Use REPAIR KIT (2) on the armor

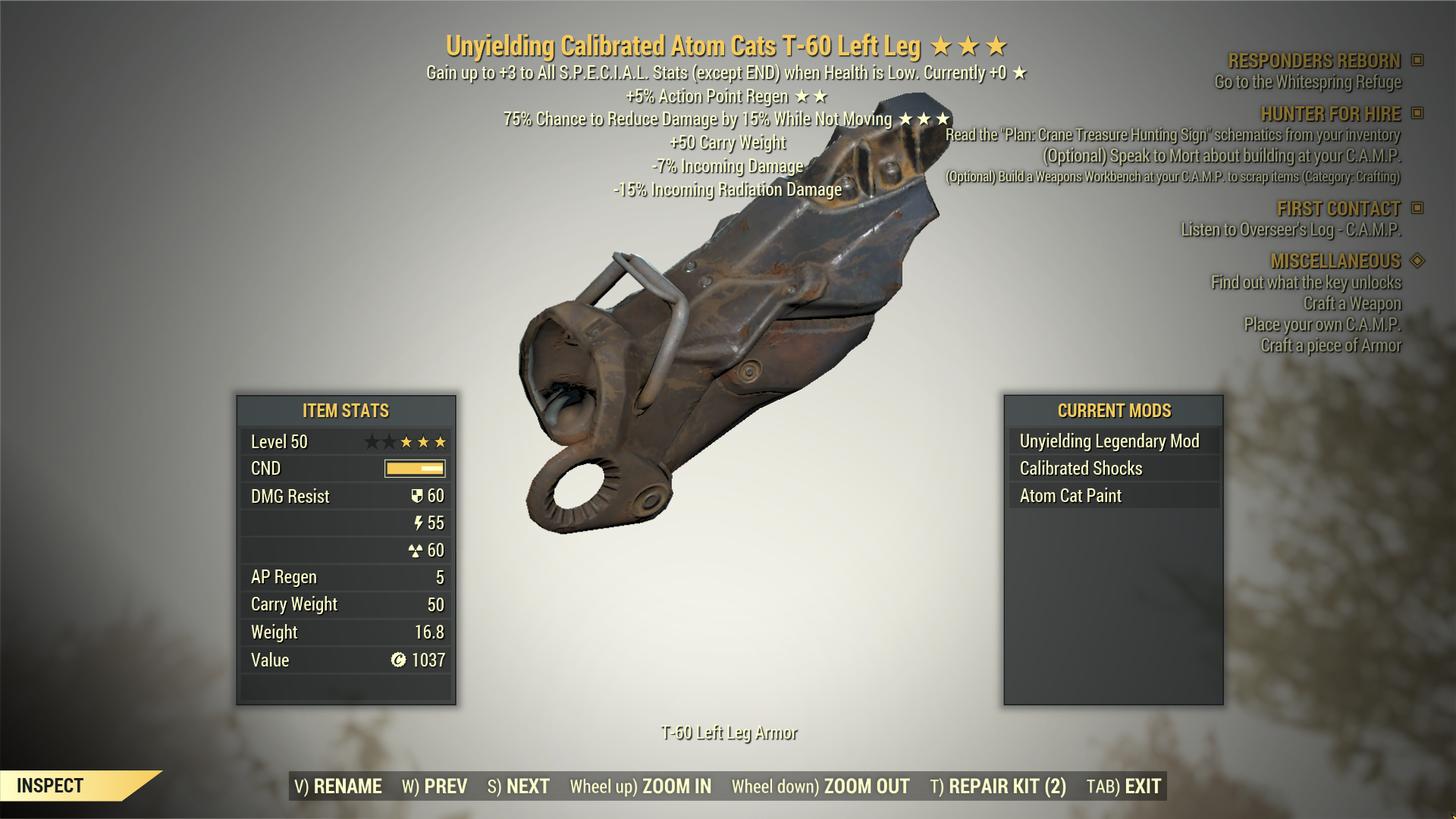[x=998, y=786]
